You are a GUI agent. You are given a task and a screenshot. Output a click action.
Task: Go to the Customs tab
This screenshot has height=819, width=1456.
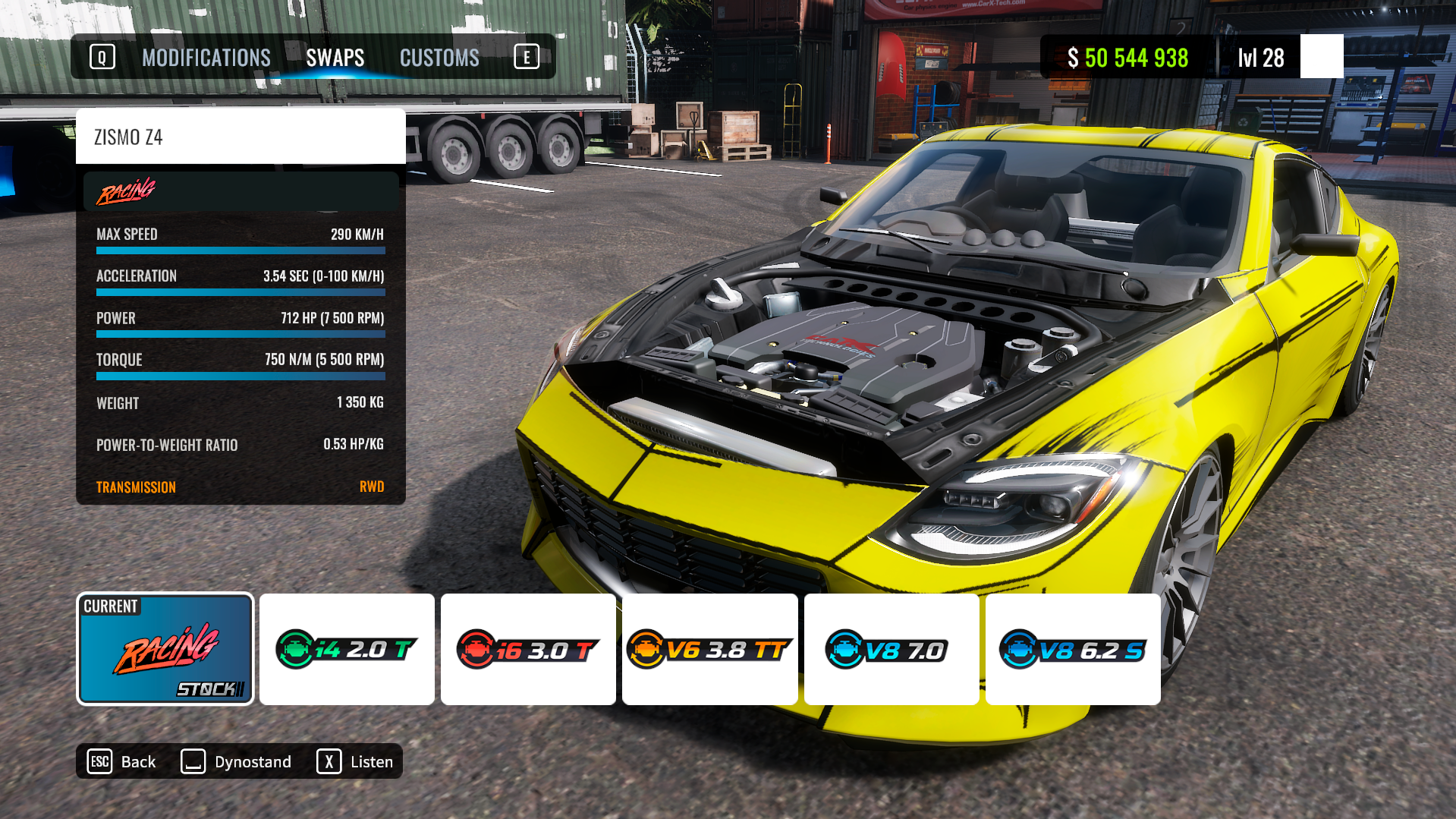439,58
